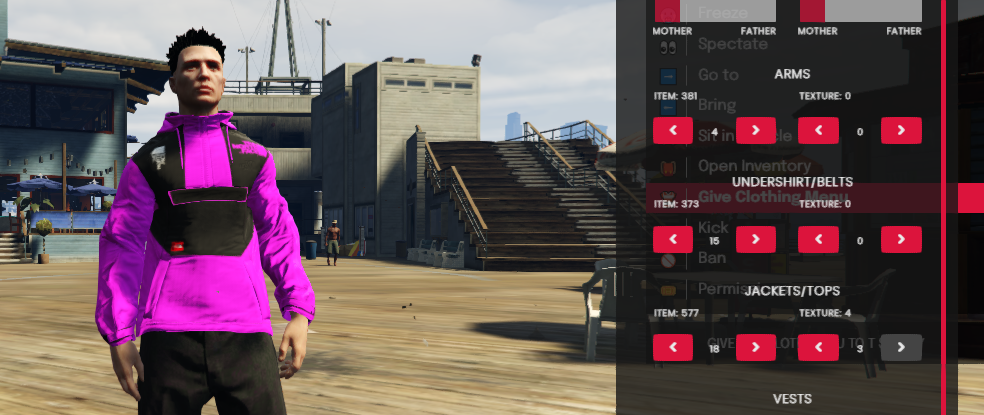Select previous Arms texture
Viewport: 984px width, 415px height.
[x=819, y=130]
